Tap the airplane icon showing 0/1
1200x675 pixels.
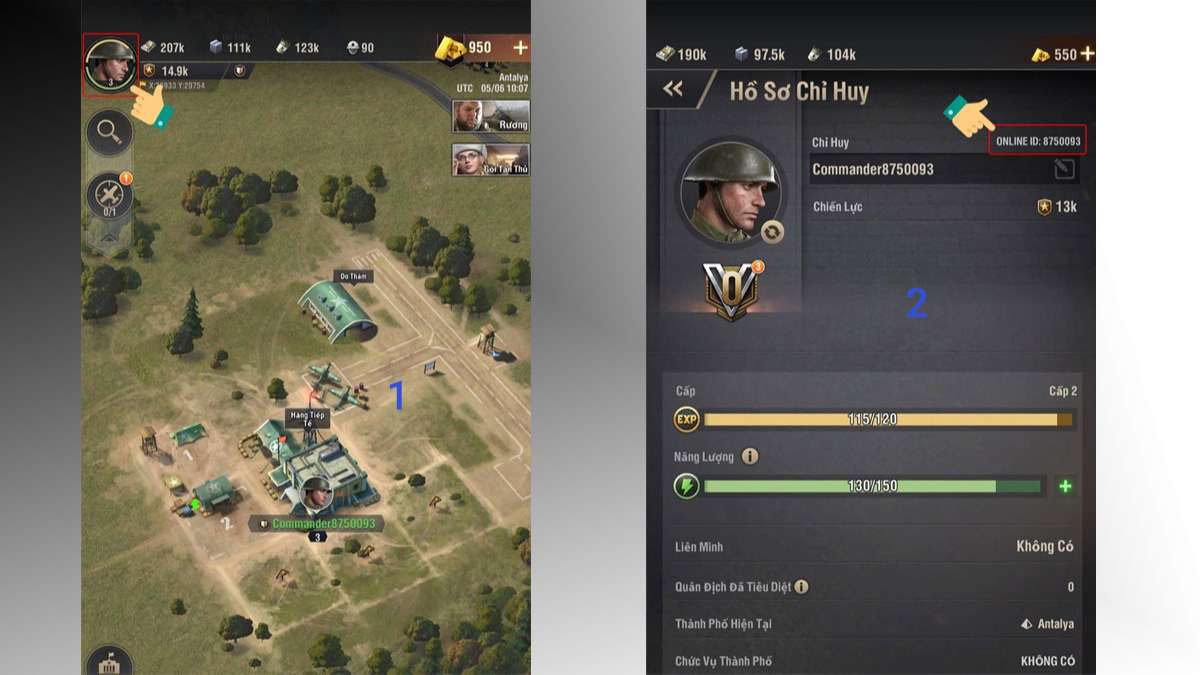pyautogui.click(x=109, y=196)
